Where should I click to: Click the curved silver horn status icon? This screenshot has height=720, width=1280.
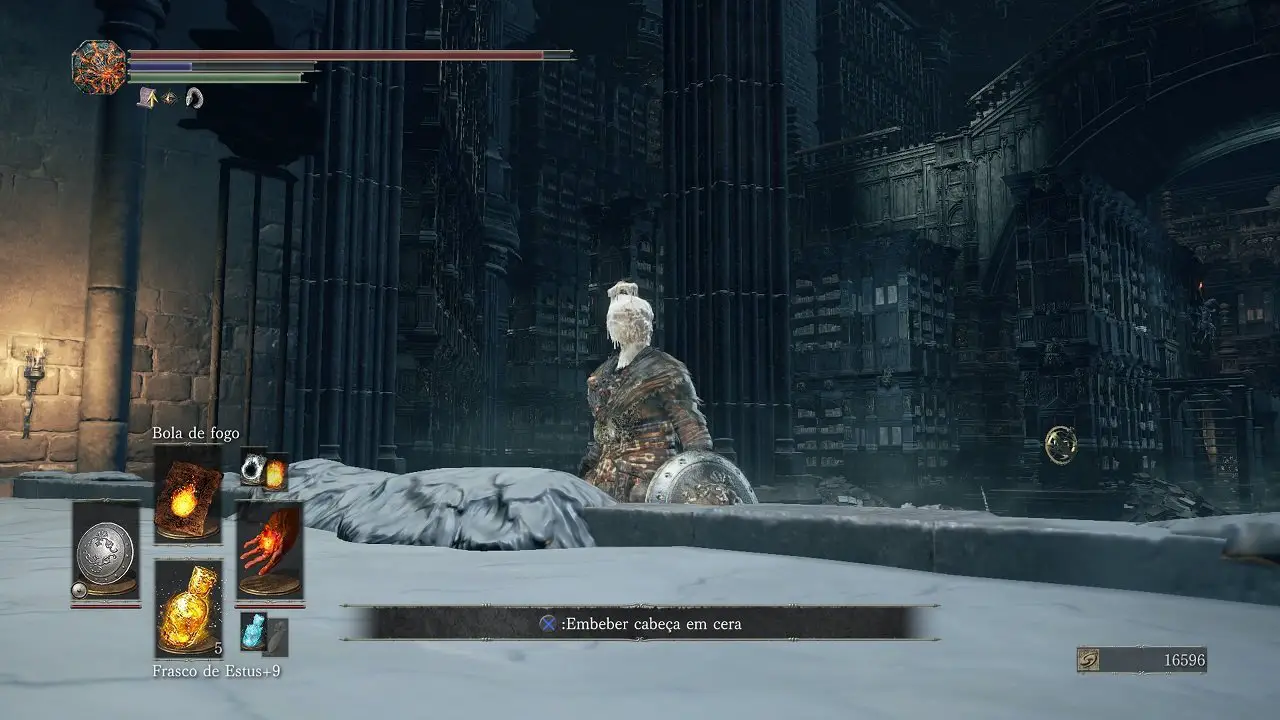point(194,98)
